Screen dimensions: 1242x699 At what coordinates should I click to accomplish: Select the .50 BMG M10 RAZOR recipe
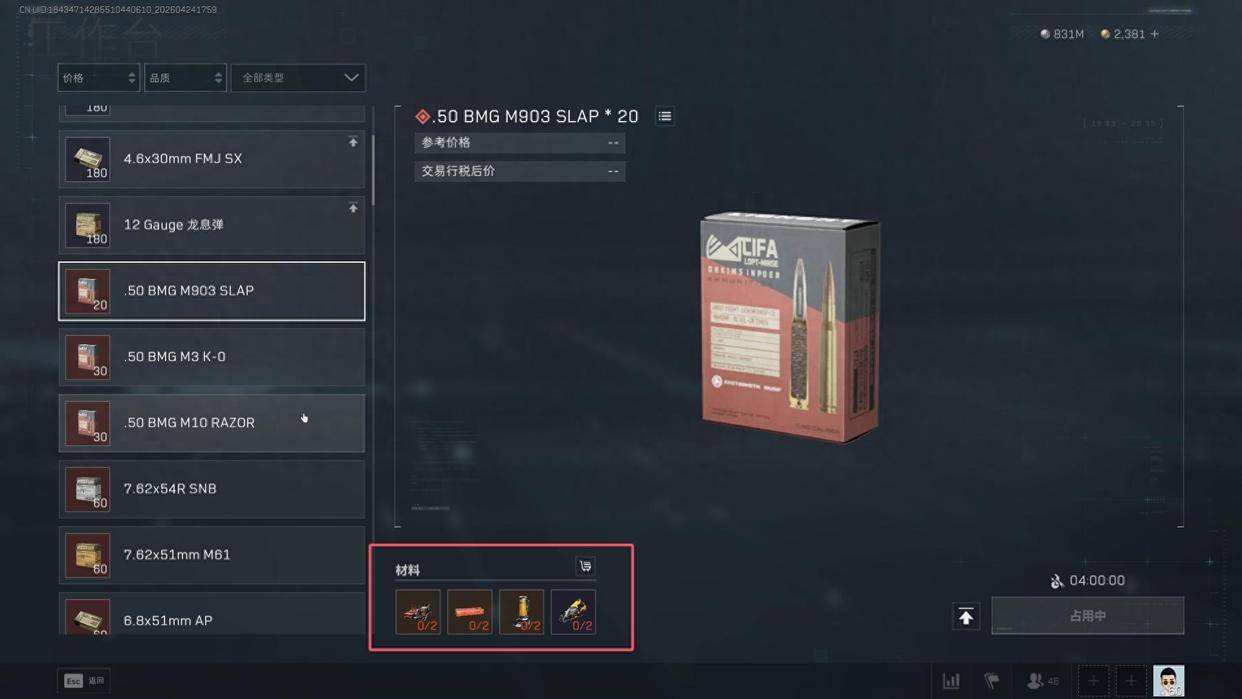212,423
